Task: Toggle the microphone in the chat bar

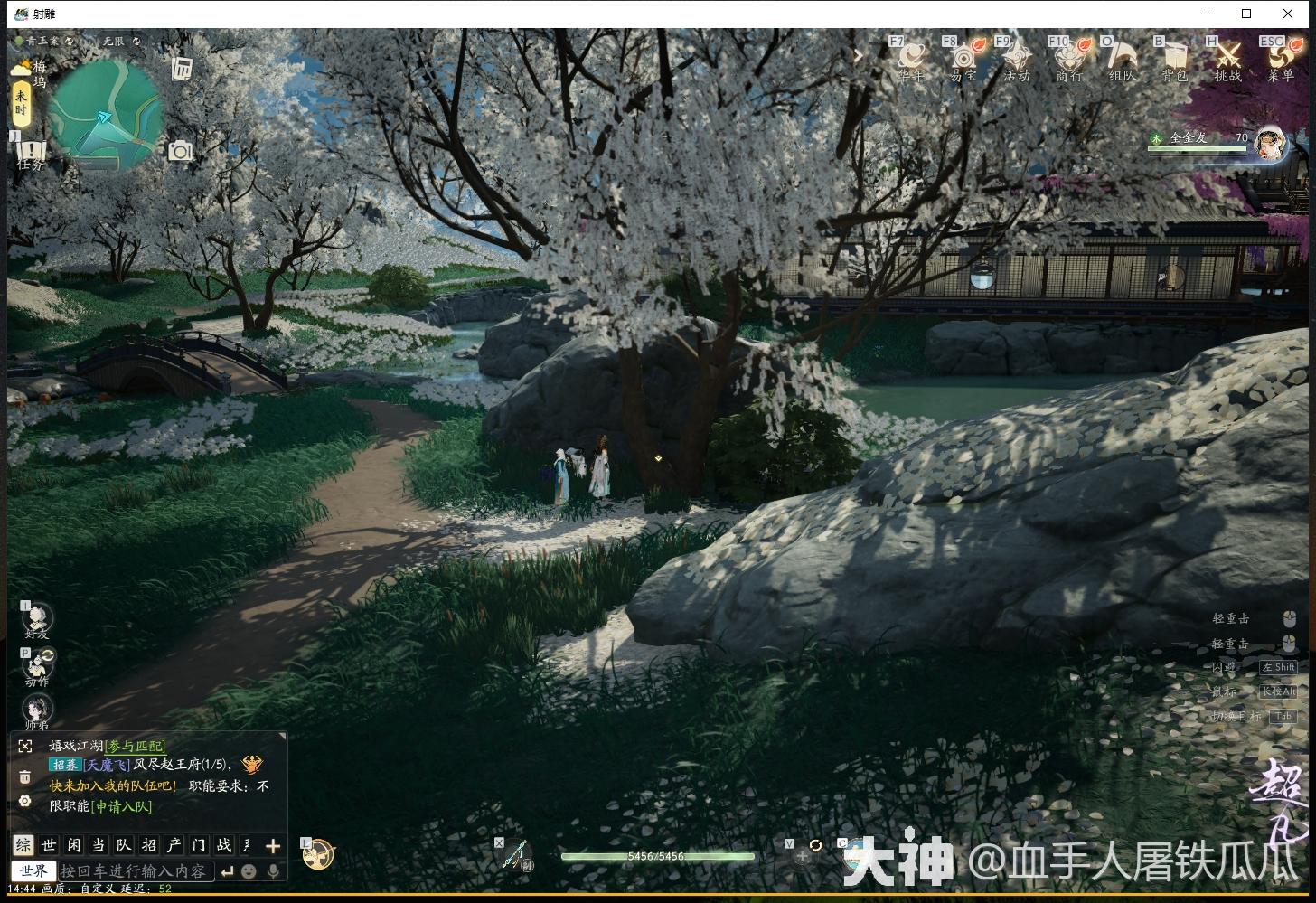Action: (x=274, y=870)
